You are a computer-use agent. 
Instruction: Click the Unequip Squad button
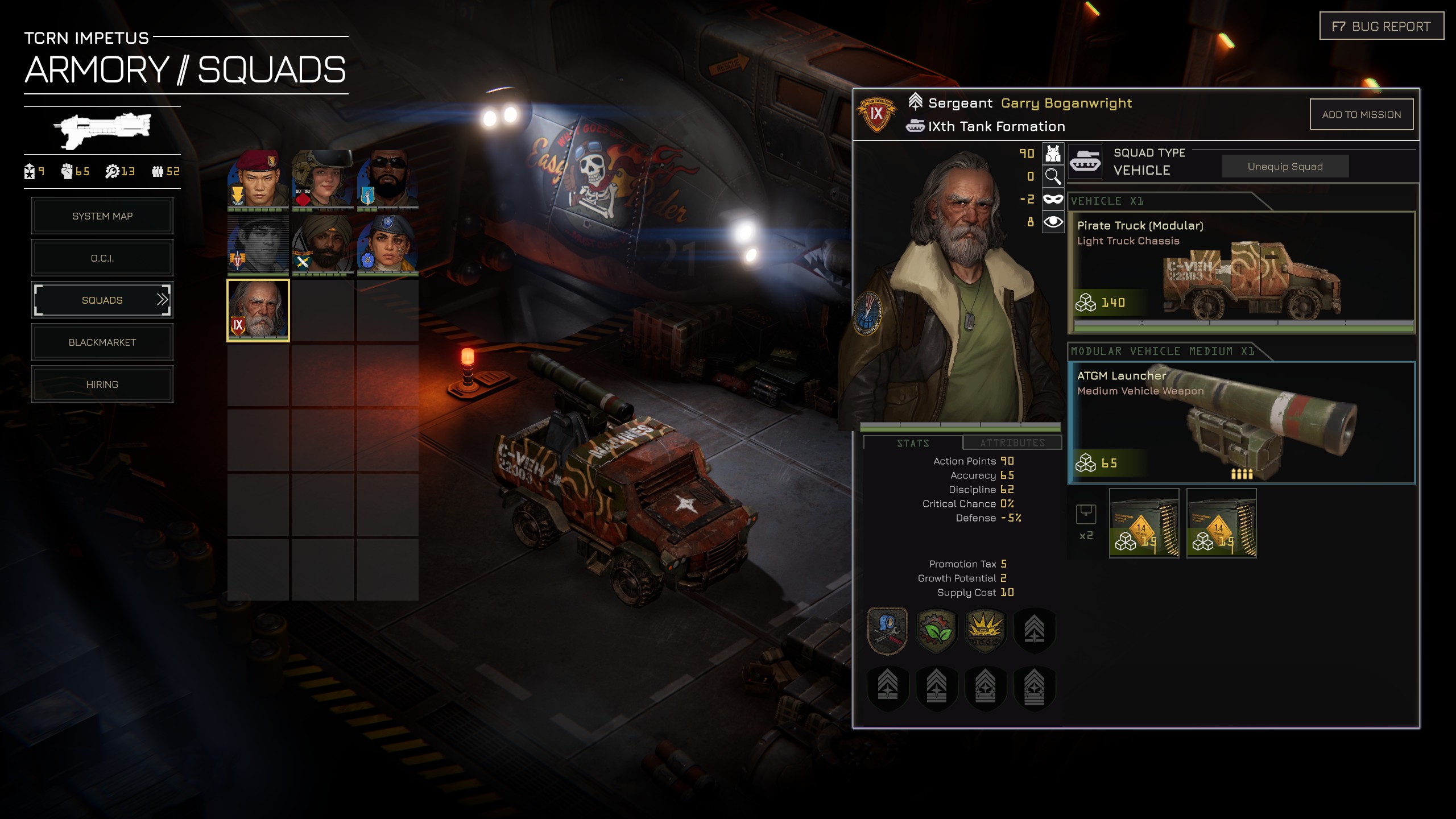[x=1285, y=167]
